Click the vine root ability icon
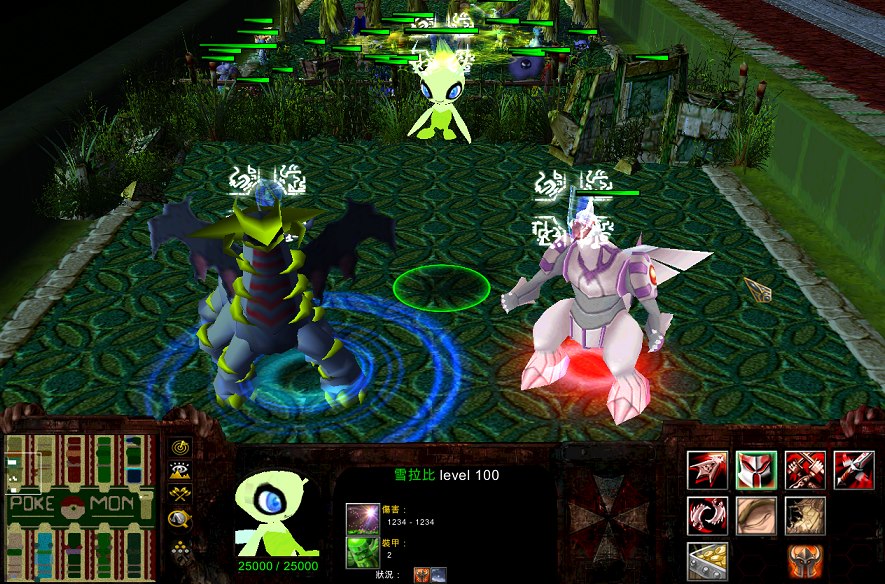Screen dimensions: 885x584 (x=756, y=516)
